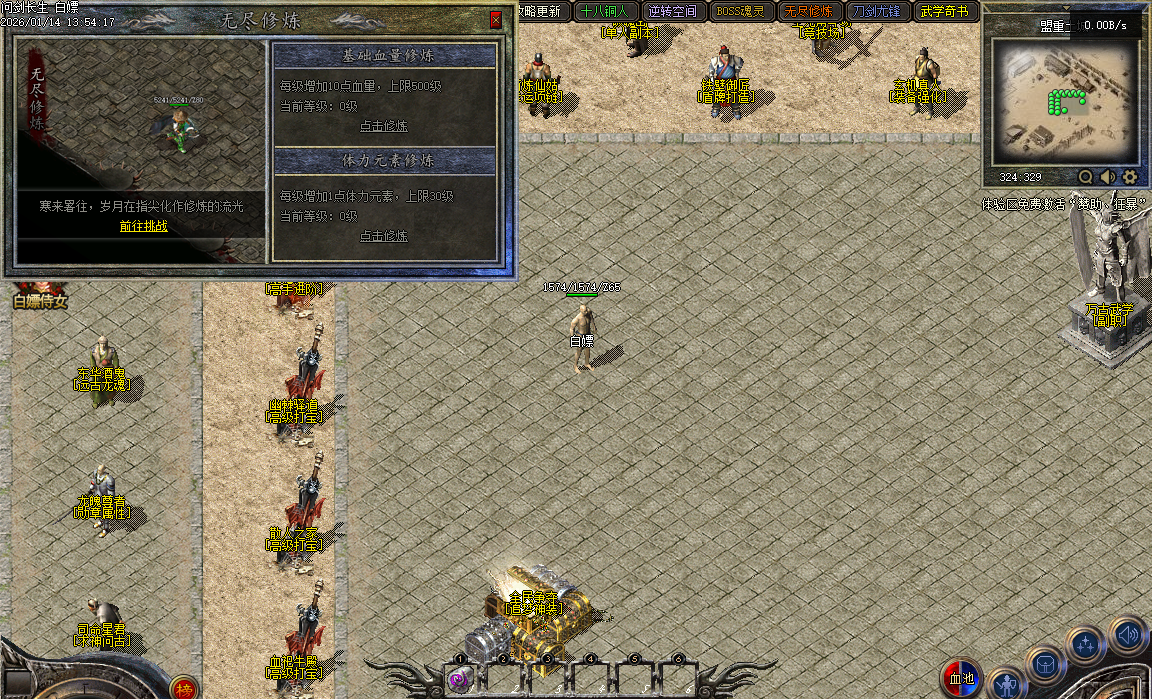Open the 无尽修炼 top button

tap(808, 12)
